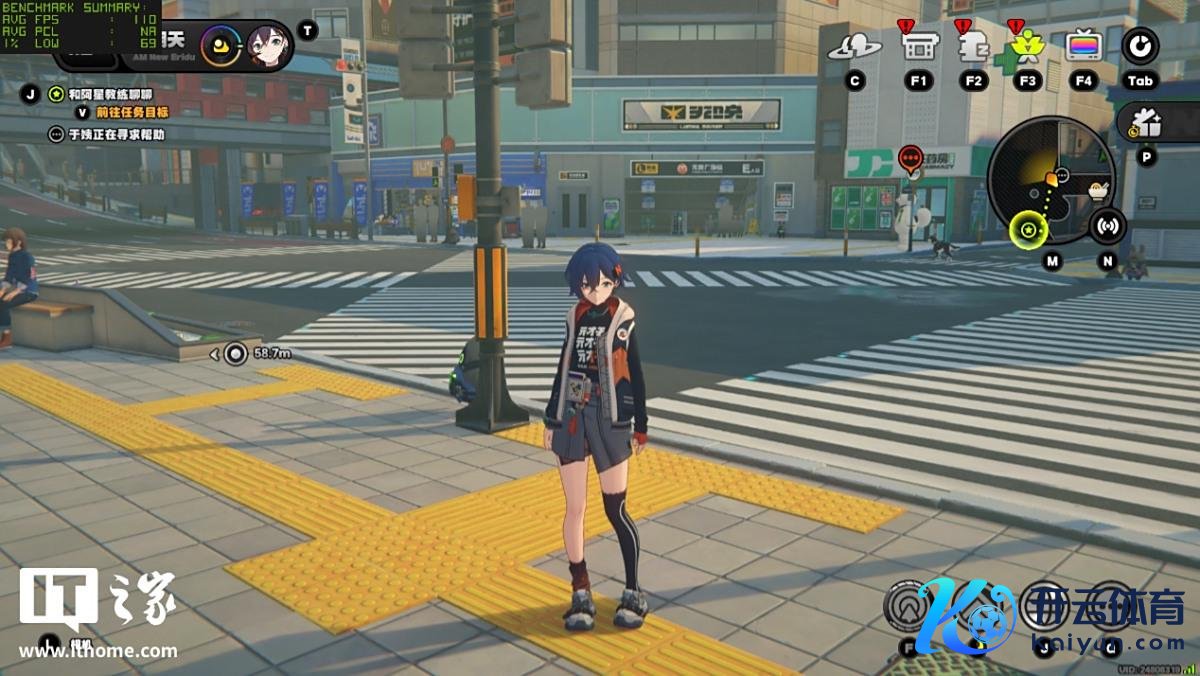Image resolution: width=1200 pixels, height=676 pixels.
Task: Open the 于姨正在寻求帮助 notification
Action: click(x=116, y=134)
